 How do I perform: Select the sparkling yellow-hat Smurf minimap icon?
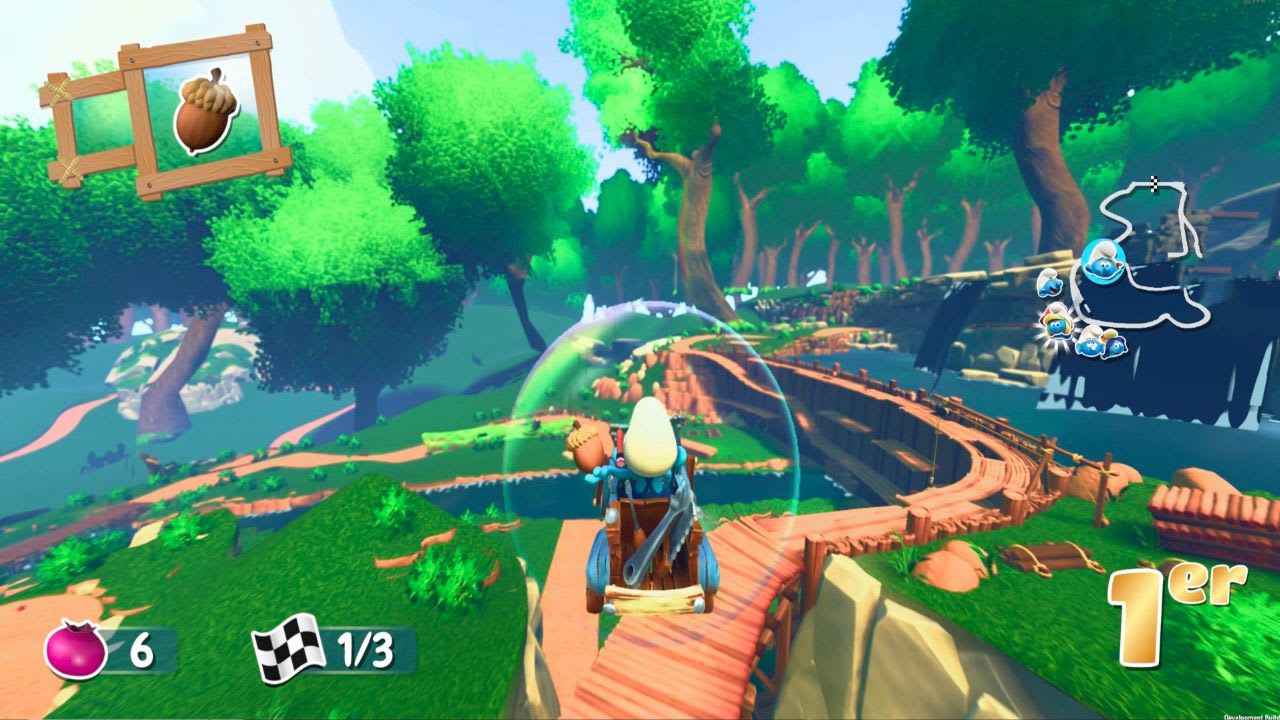[x=1056, y=322]
